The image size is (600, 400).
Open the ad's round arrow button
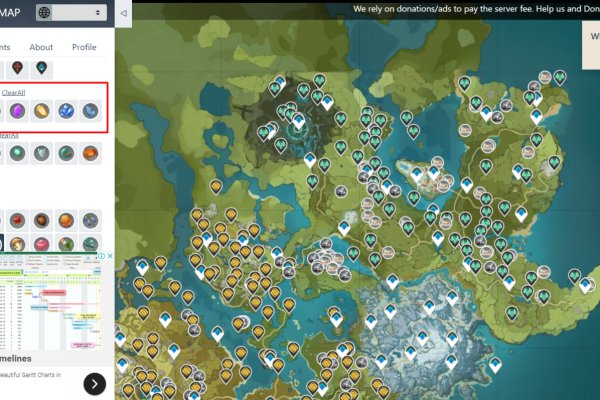[94, 383]
